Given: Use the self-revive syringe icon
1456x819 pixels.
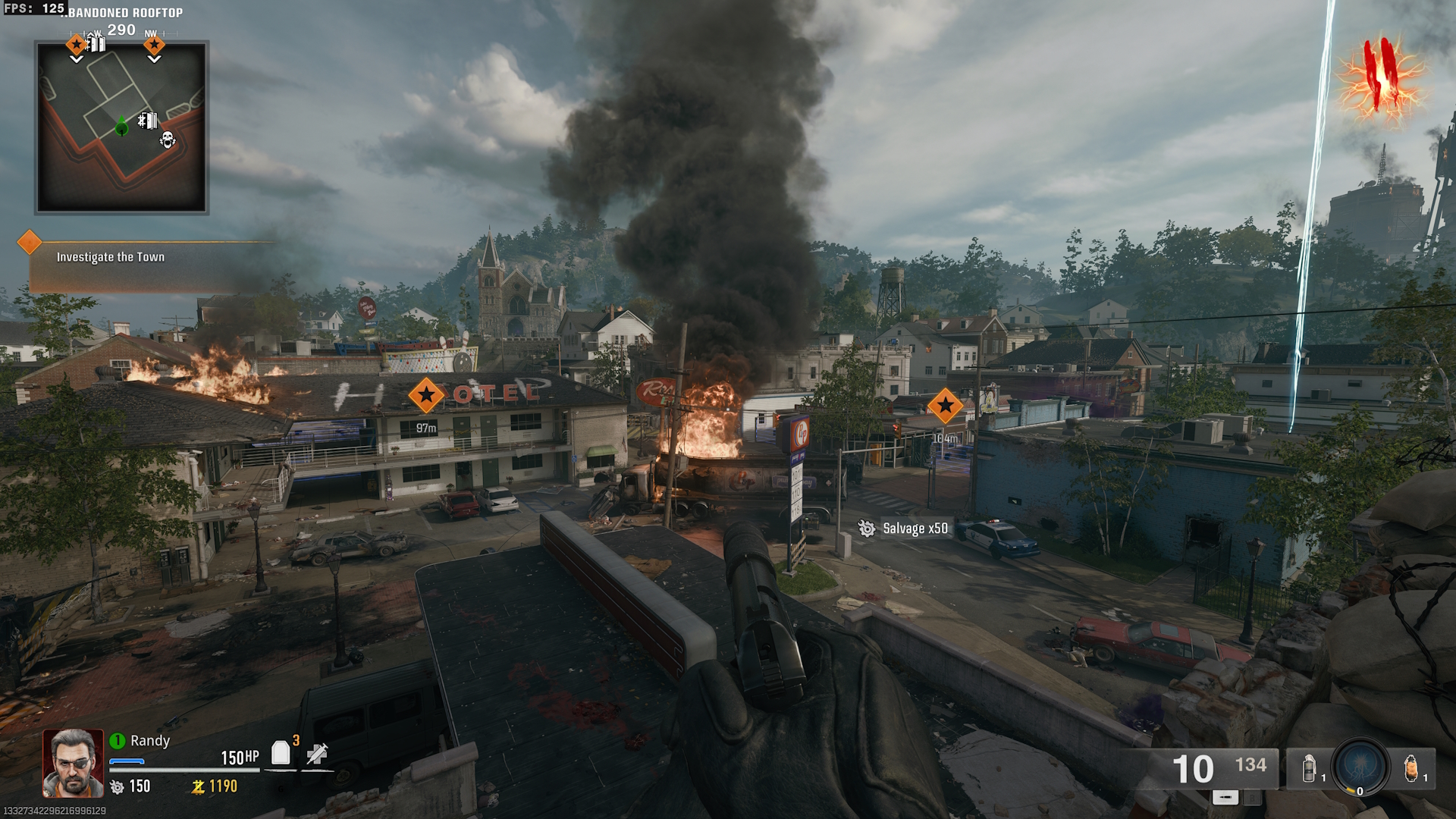Looking at the screenshot, I should pos(317,753).
